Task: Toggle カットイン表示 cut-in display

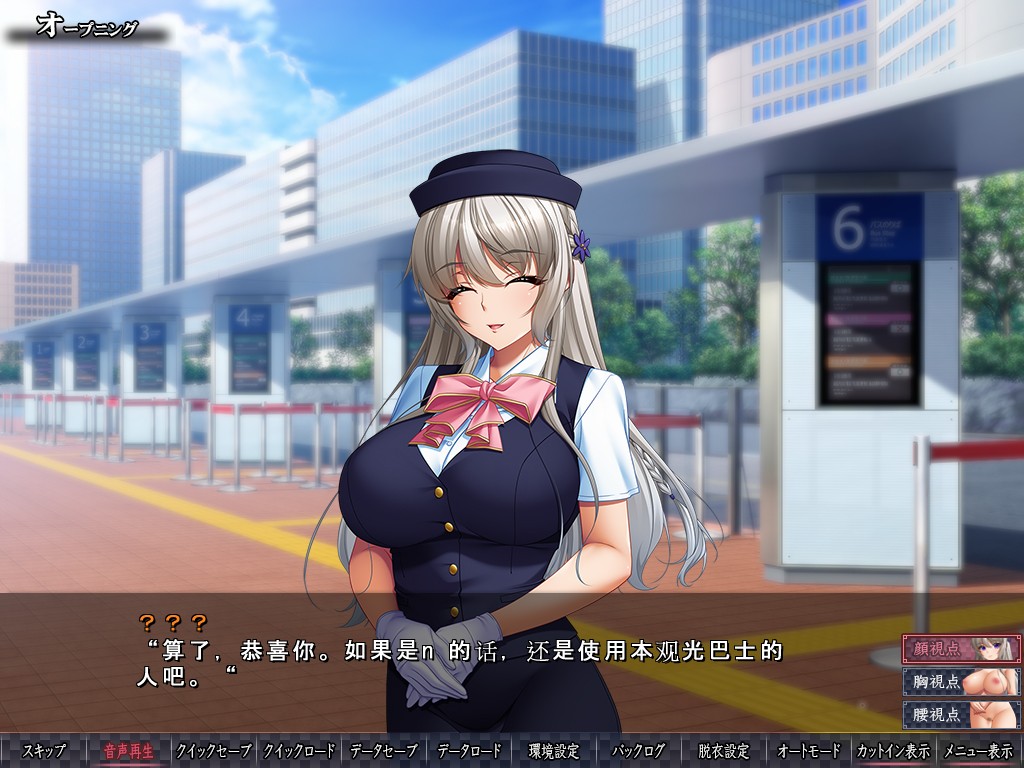Action: [893, 751]
